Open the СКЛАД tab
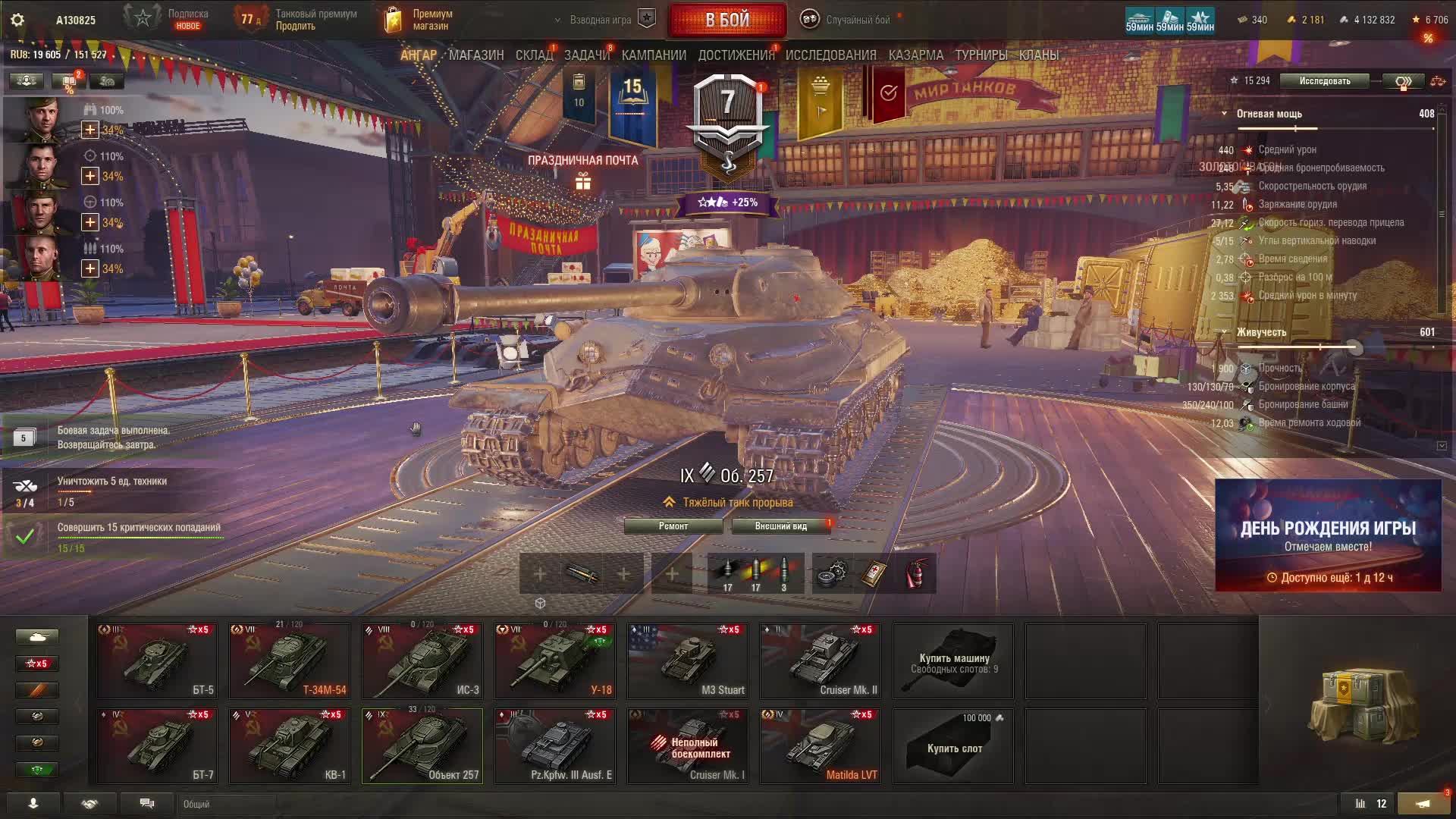 click(x=534, y=55)
